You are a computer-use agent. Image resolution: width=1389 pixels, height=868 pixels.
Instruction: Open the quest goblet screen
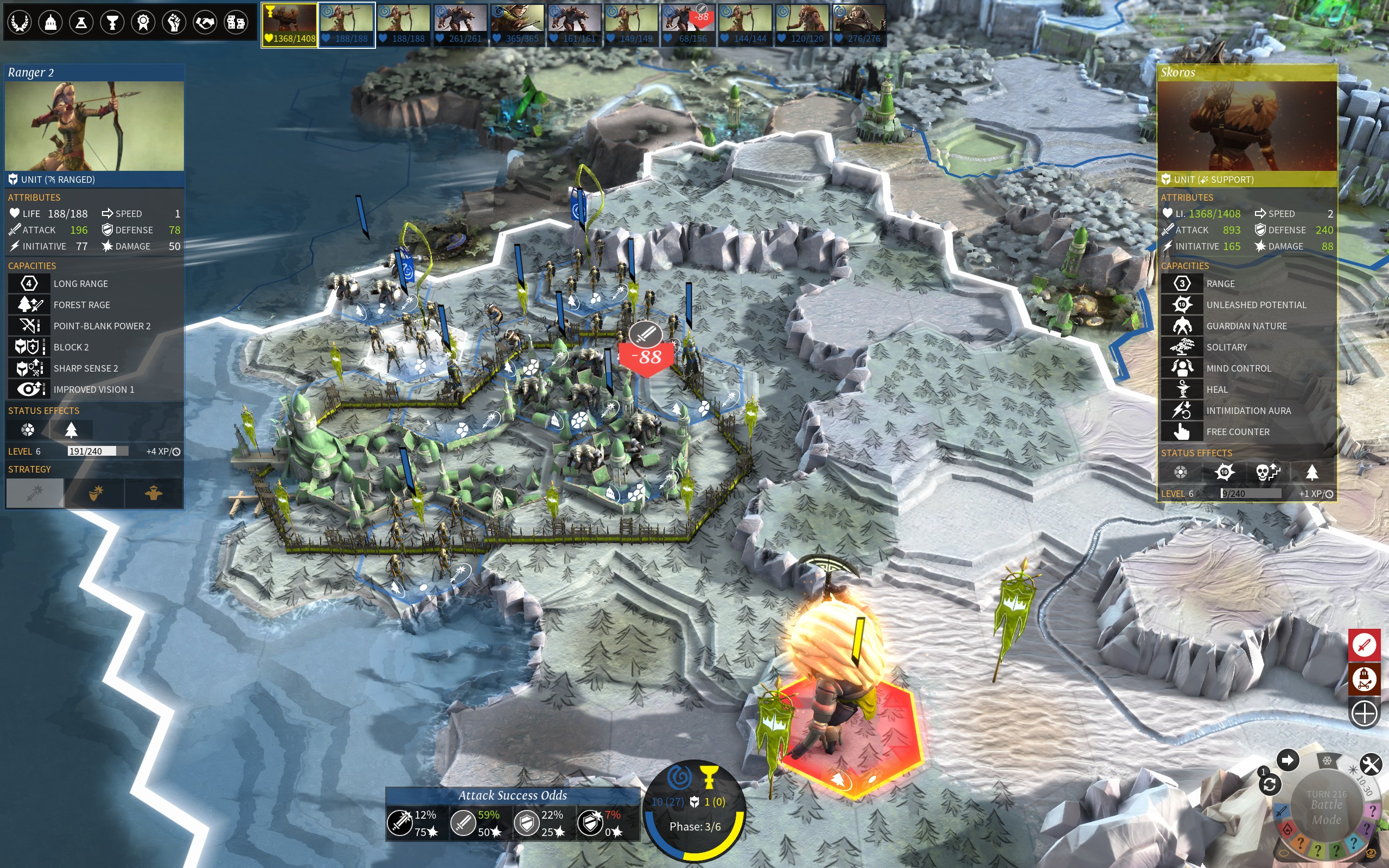click(112, 22)
